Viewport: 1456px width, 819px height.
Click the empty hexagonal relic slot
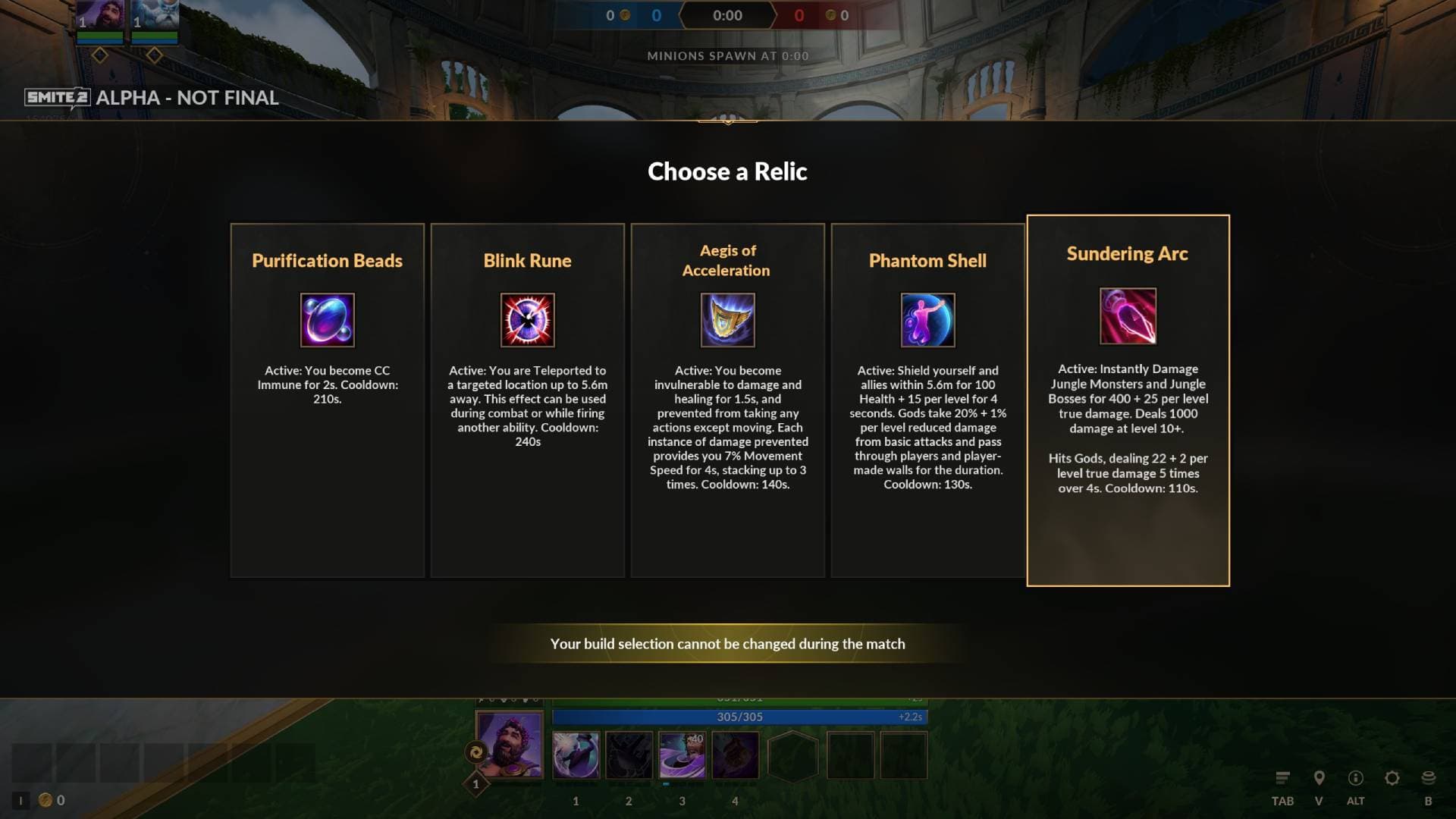(792, 755)
